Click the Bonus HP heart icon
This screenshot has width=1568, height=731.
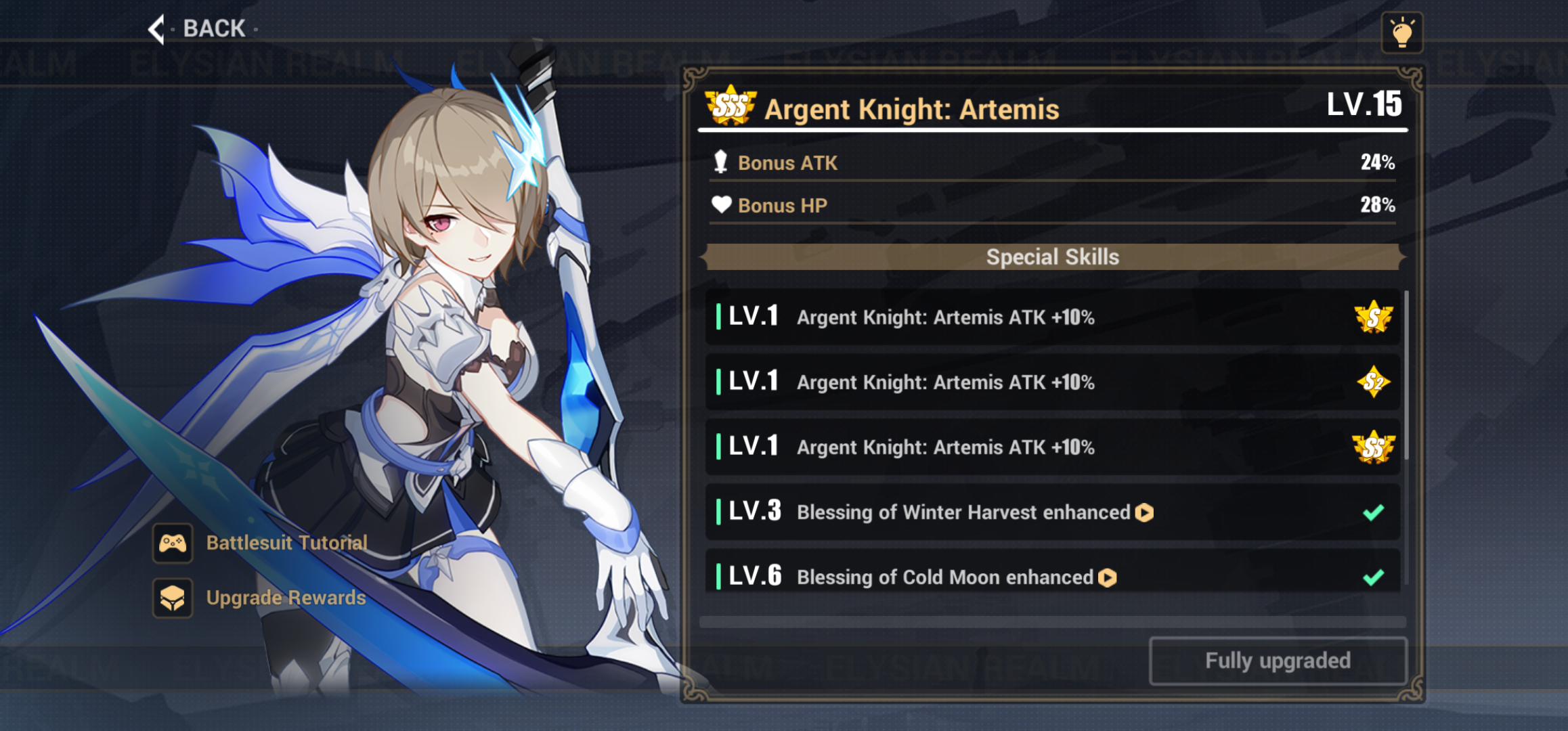(721, 205)
